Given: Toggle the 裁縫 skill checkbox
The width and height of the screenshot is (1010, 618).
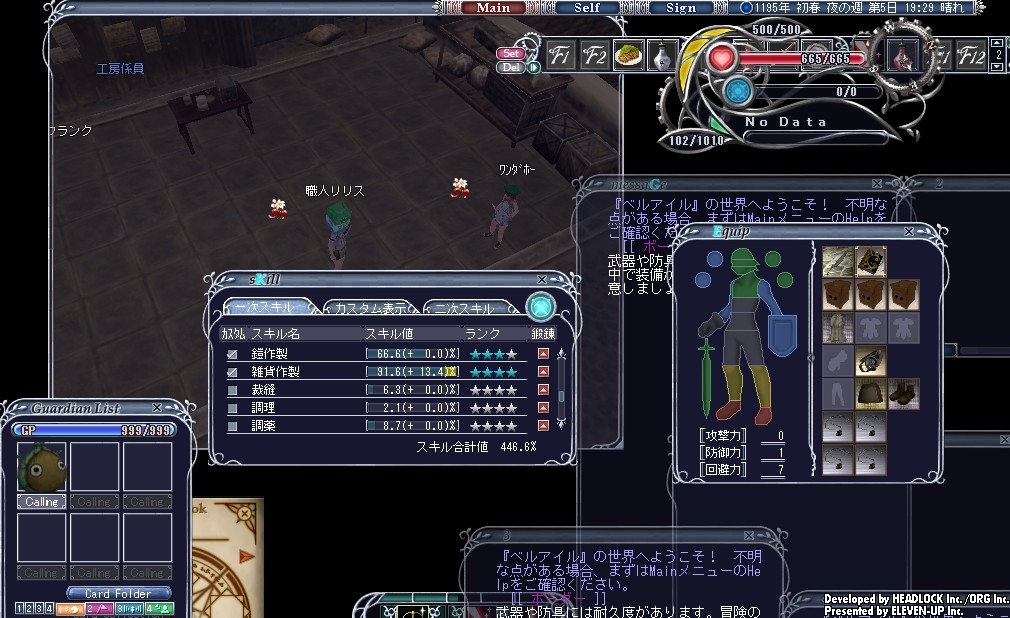Looking at the screenshot, I should pyautogui.click(x=232, y=390).
